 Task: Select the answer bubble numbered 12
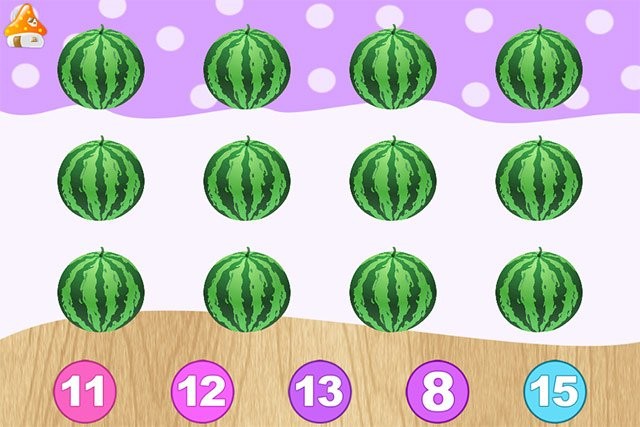202,391
